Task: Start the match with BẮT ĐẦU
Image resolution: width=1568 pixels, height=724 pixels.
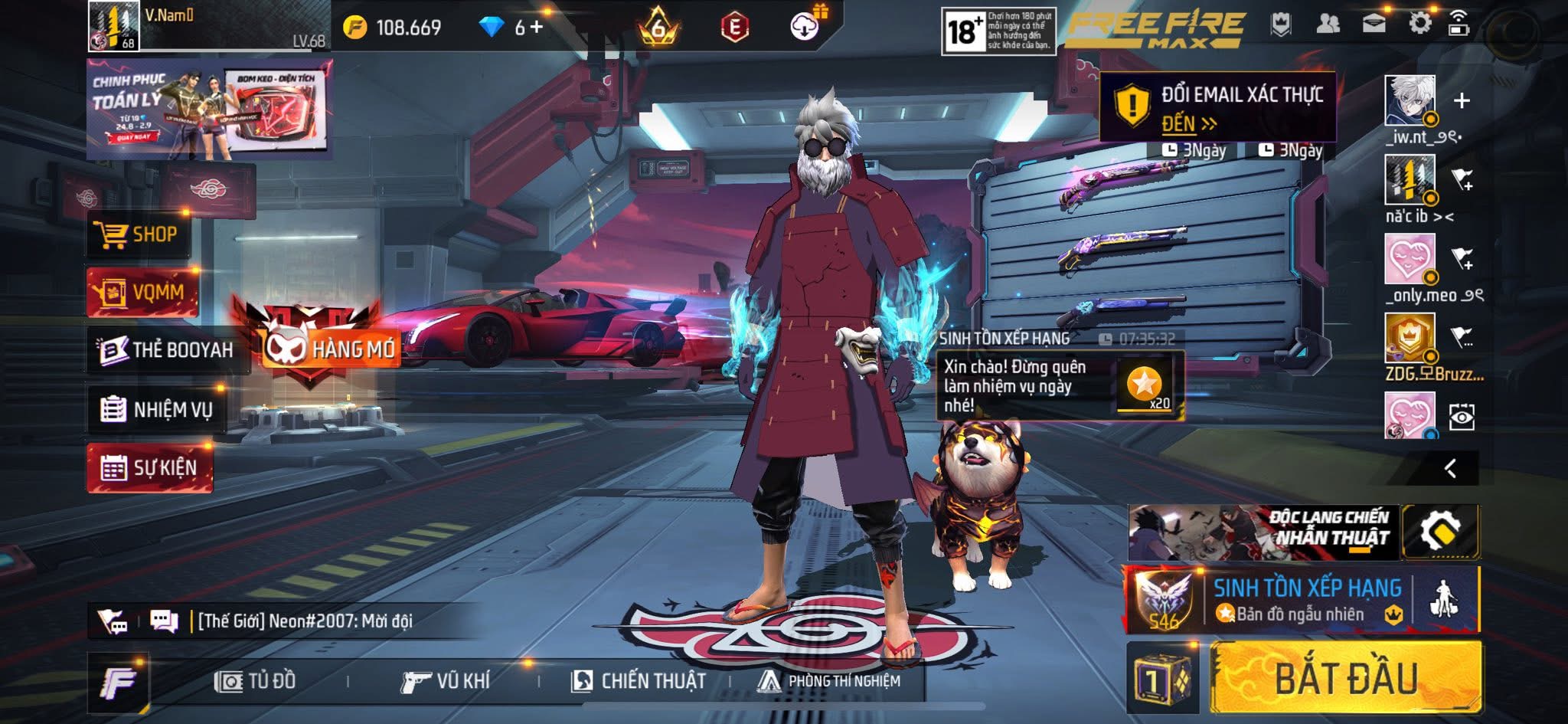Action: coord(1346,677)
